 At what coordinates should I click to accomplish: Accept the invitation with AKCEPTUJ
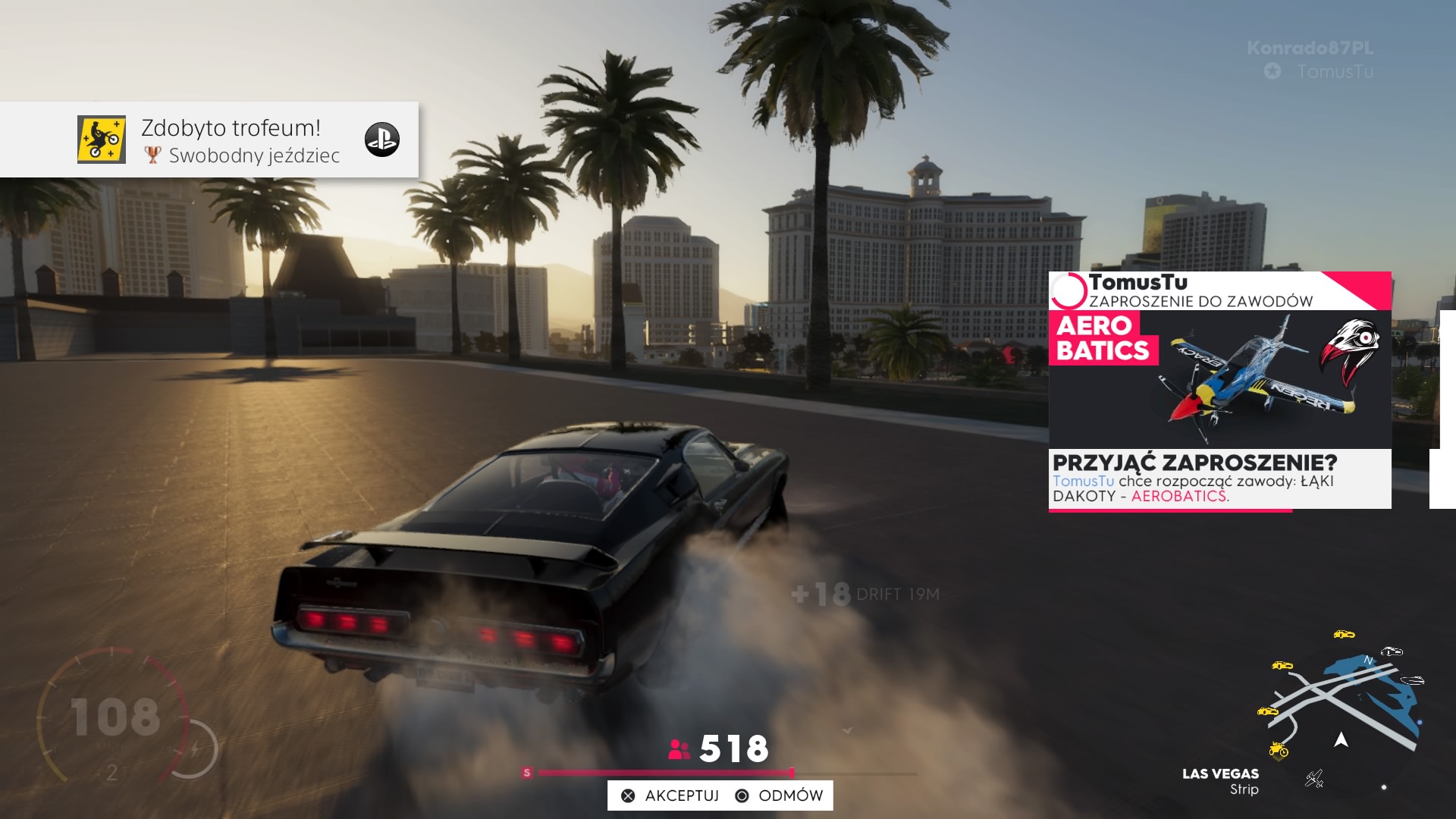tap(670, 795)
